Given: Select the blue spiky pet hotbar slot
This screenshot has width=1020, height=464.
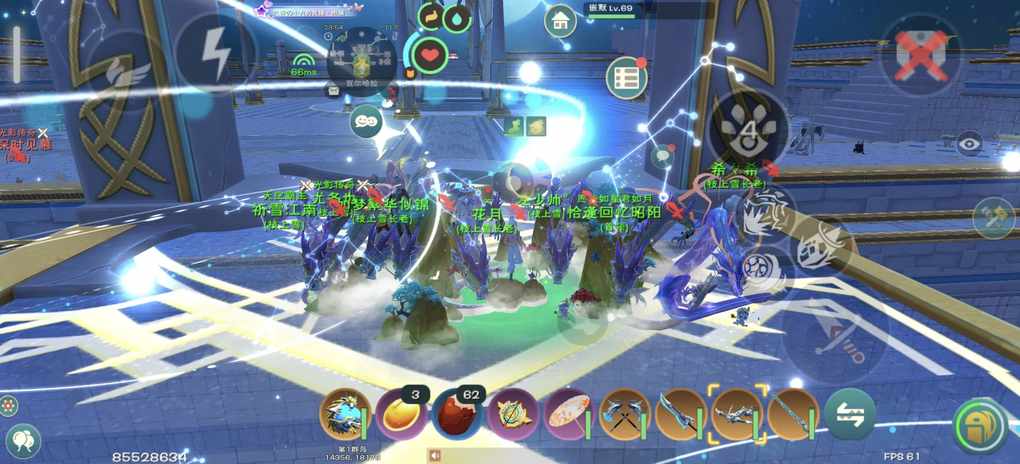Looking at the screenshot, I should (345, 414).
